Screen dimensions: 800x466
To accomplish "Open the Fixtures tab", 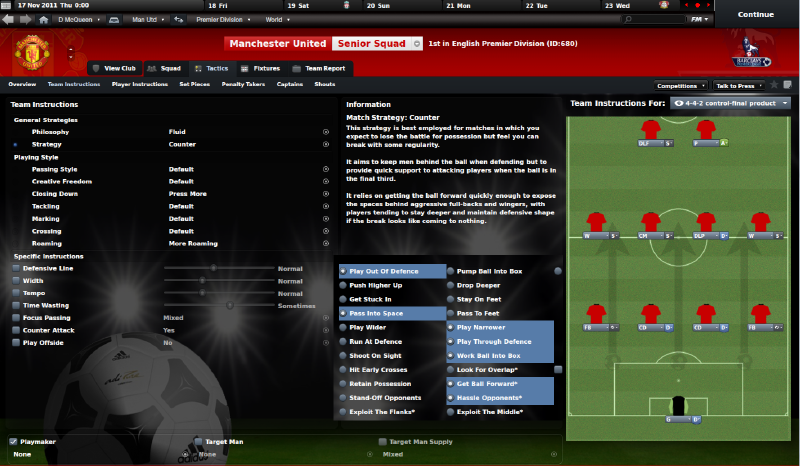I will pos(266,68).
